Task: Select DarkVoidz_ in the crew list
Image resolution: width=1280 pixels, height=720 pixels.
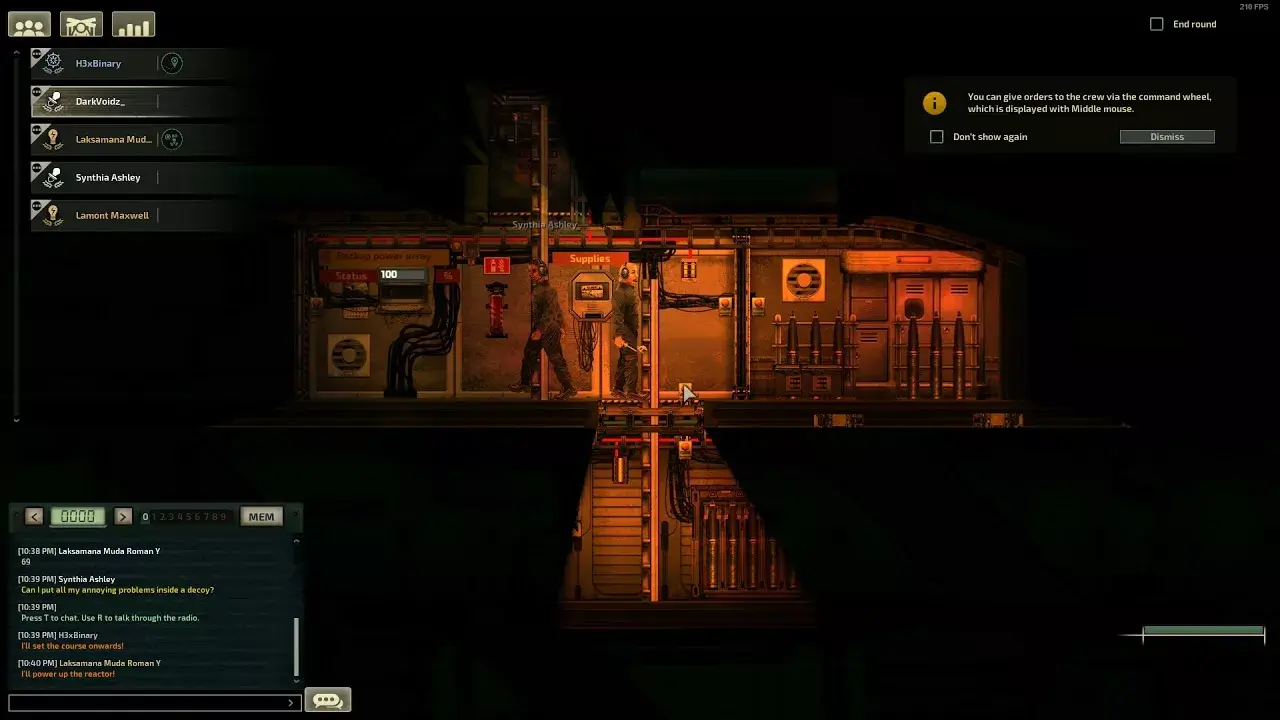Action: (100, 101)
